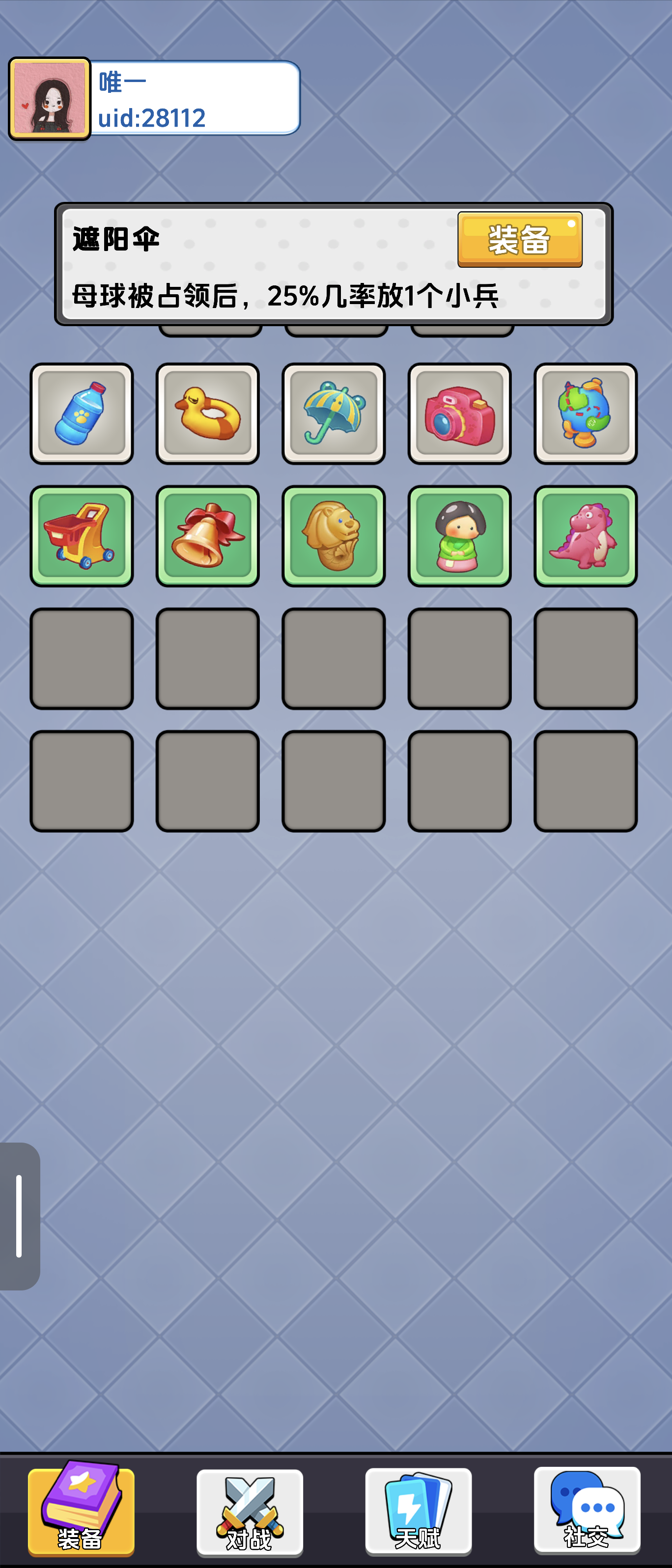The width and height of the screenshot is (672, 1568).
Task: Open the talent cards icon in bottom bar
Action: click(x=418, y=1502)
